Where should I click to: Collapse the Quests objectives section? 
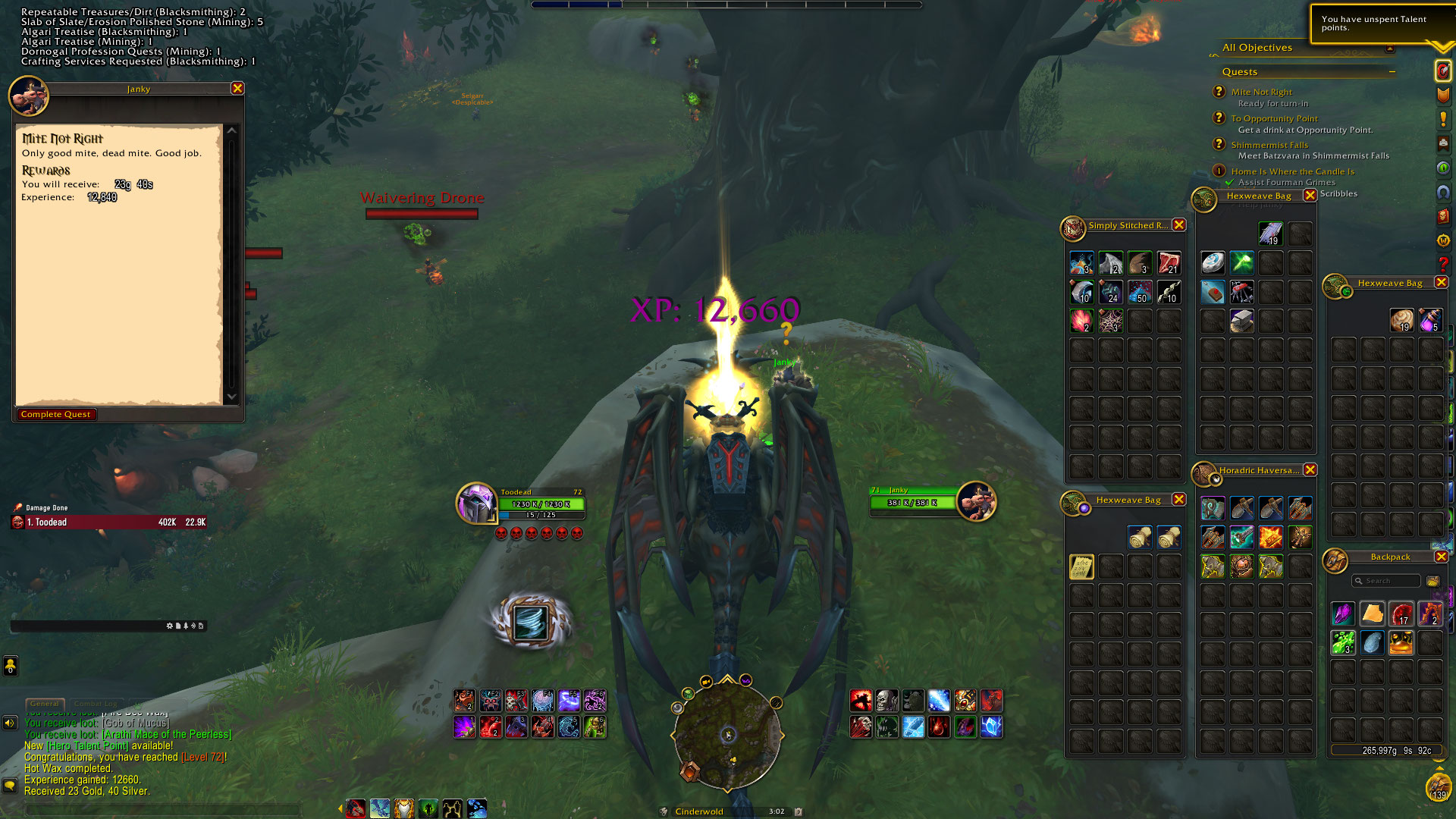click(1392, 72)
